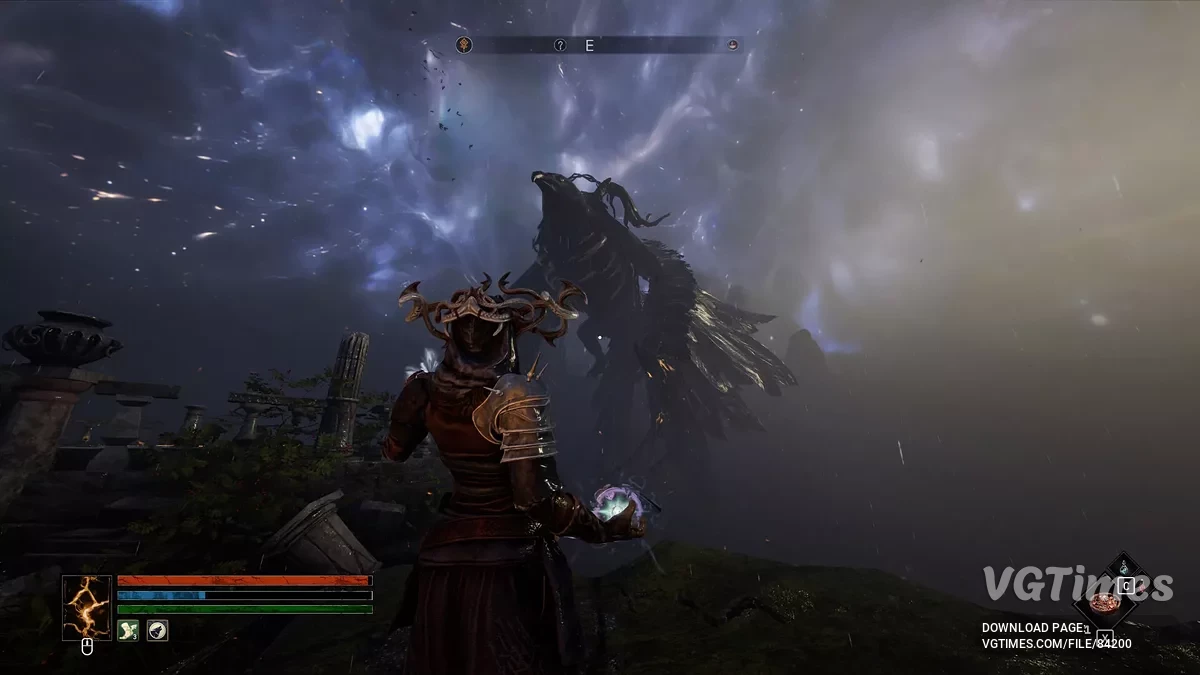
Task: Use the food bowl quick item
Action: click(1103, 602)
